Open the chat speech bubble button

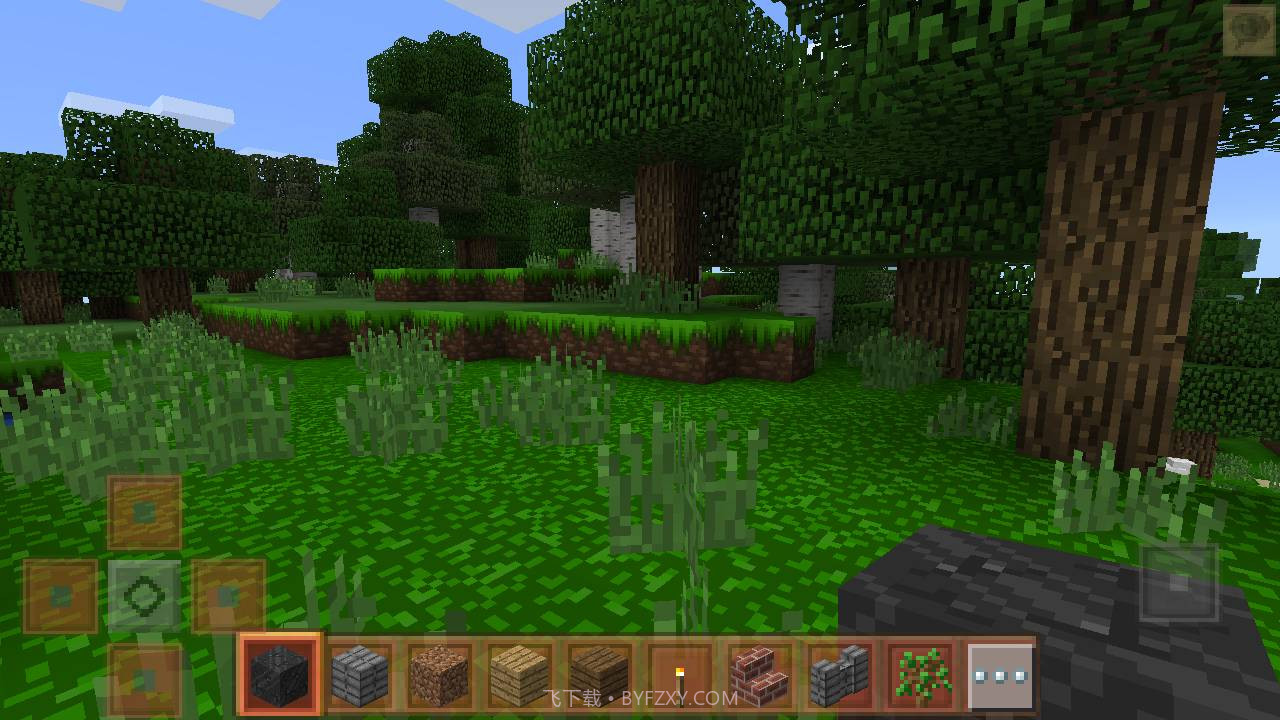(x=1248, y=30)
